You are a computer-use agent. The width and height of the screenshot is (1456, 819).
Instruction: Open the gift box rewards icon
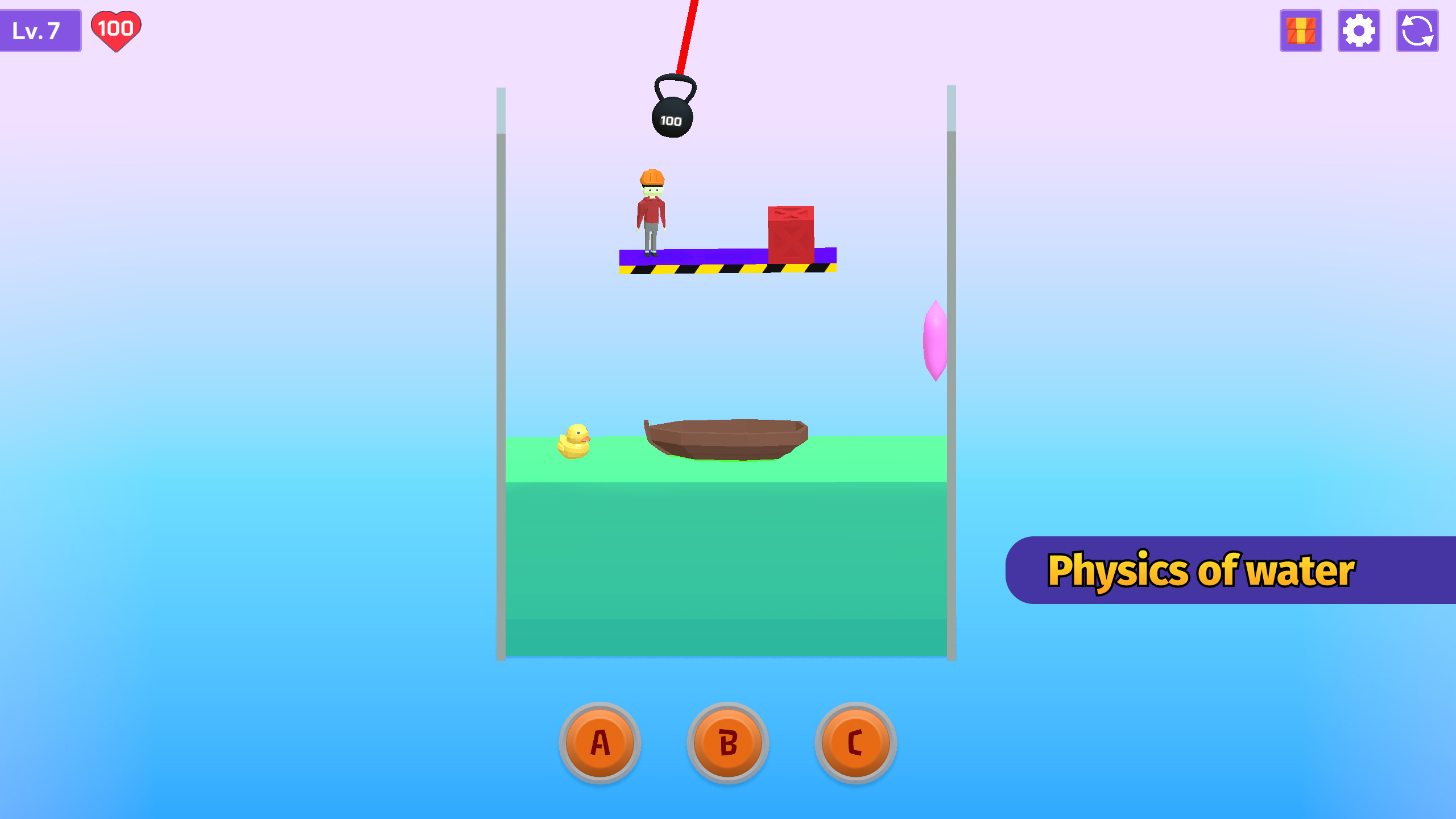tap(1301, 31)
